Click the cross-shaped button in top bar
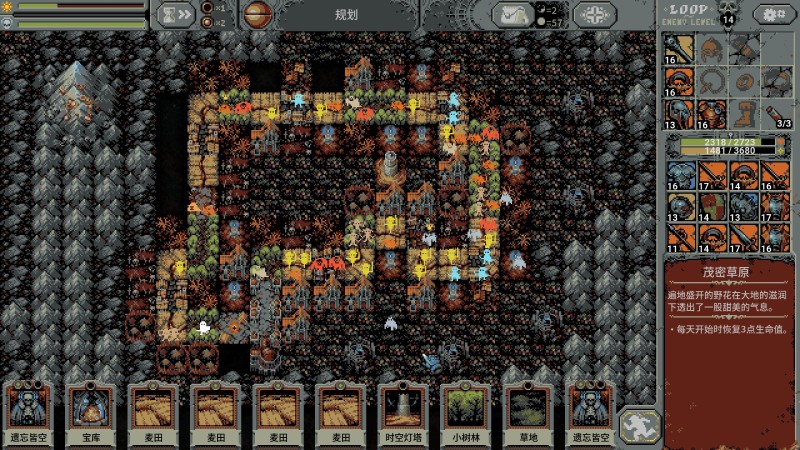The height and width of the screenshot is (450, 800). coord(595,14)
